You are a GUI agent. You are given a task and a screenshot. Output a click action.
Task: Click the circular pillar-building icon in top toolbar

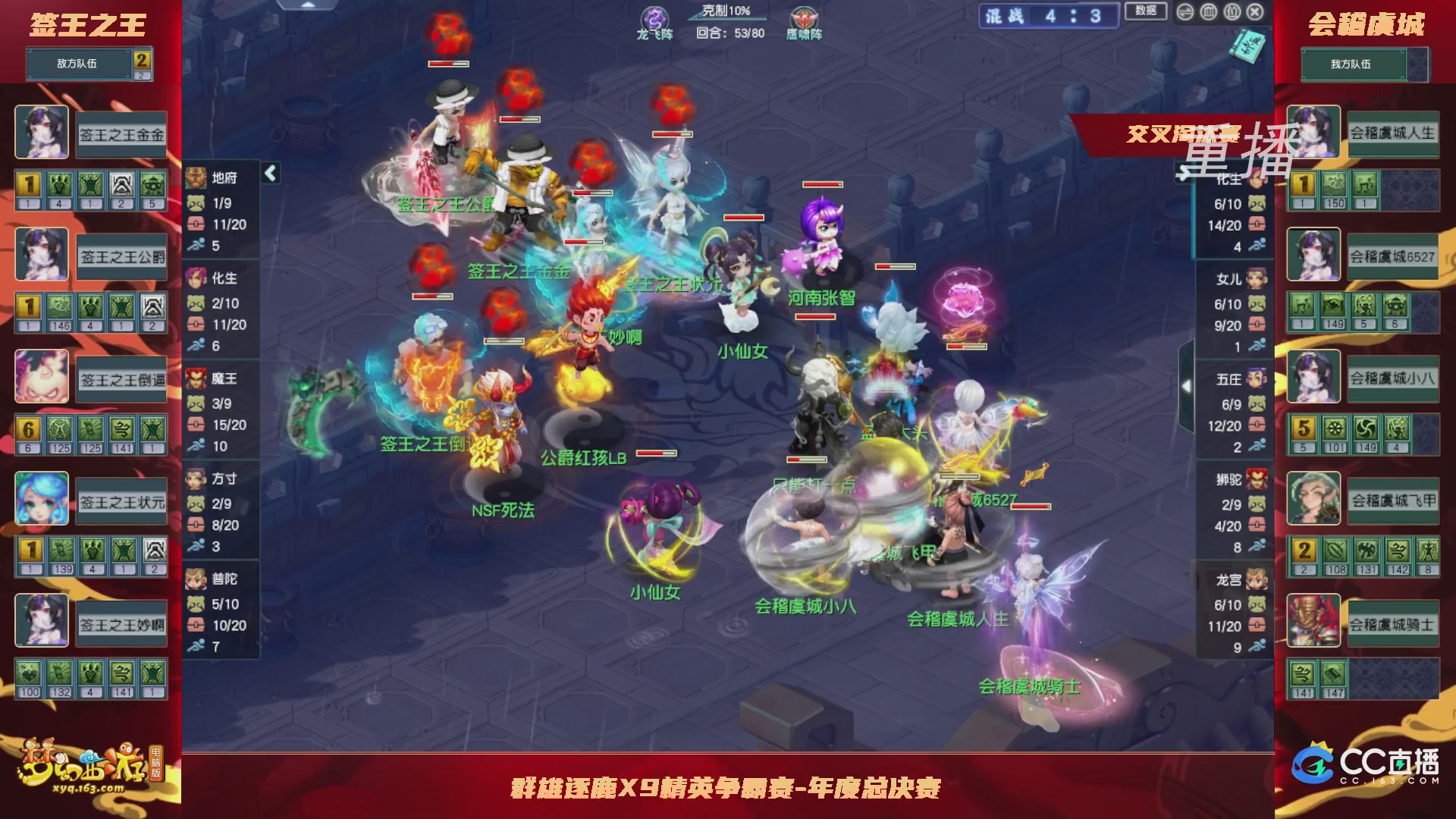point(1207,12)
